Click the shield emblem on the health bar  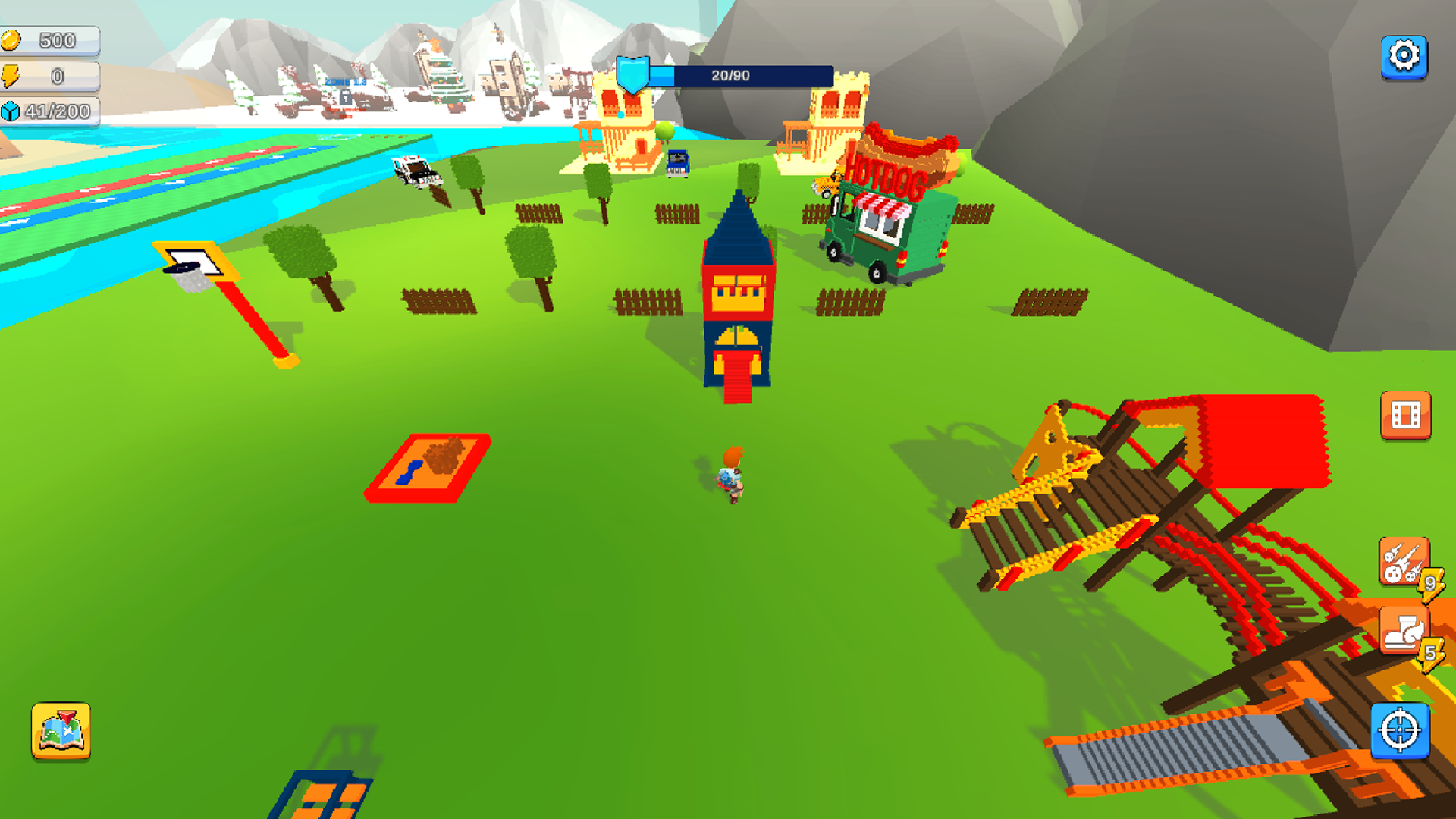tap(633, 73)
